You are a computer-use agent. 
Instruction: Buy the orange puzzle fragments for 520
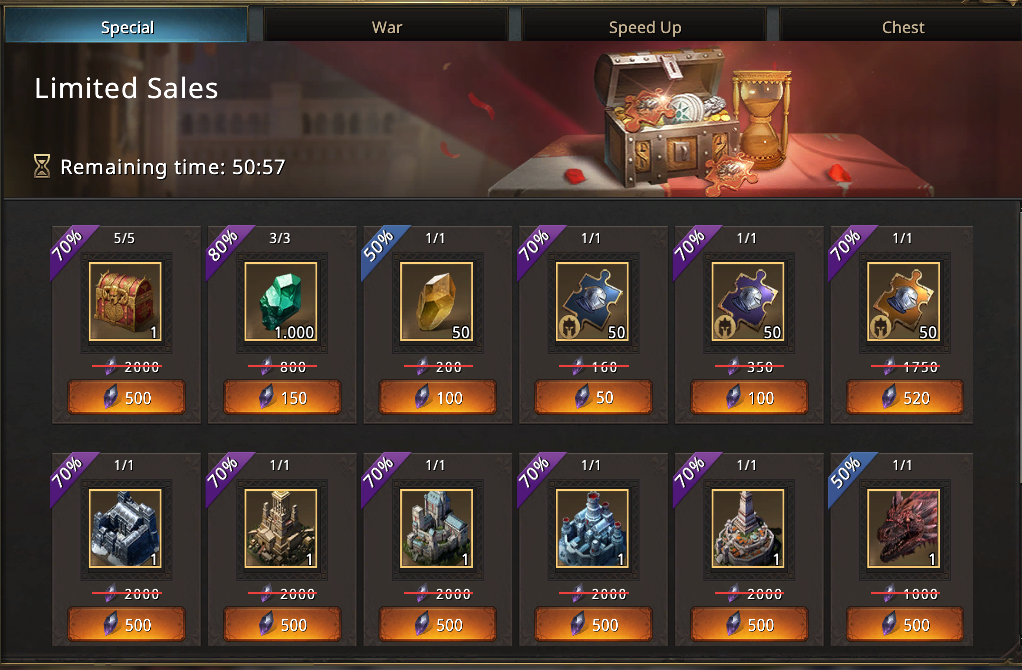point(905,398)
